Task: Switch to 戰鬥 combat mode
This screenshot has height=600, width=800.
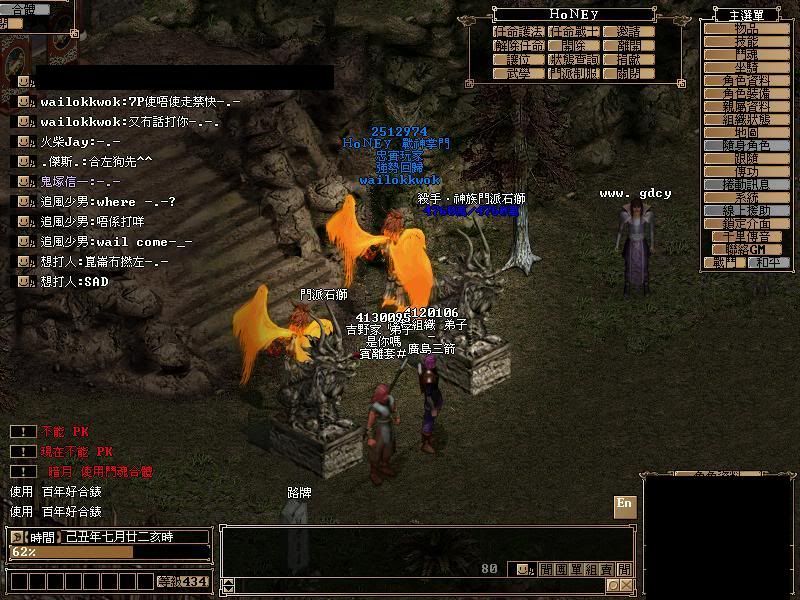Action: (725, 263)
